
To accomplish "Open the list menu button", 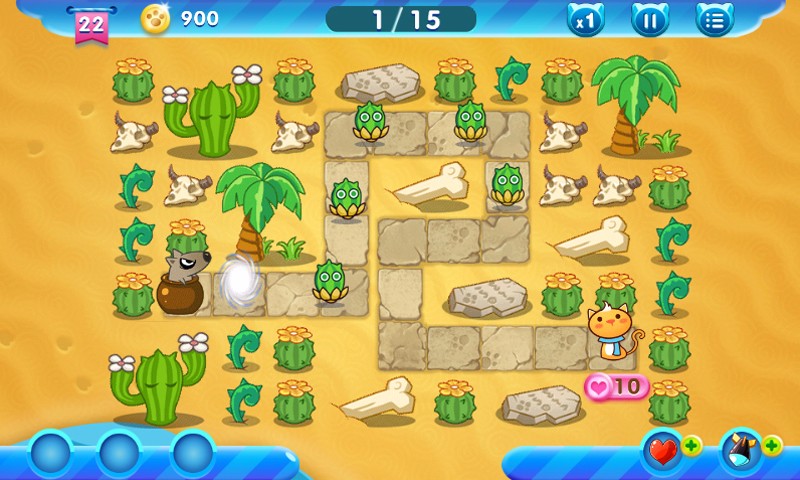I will [x=714, y=19].
